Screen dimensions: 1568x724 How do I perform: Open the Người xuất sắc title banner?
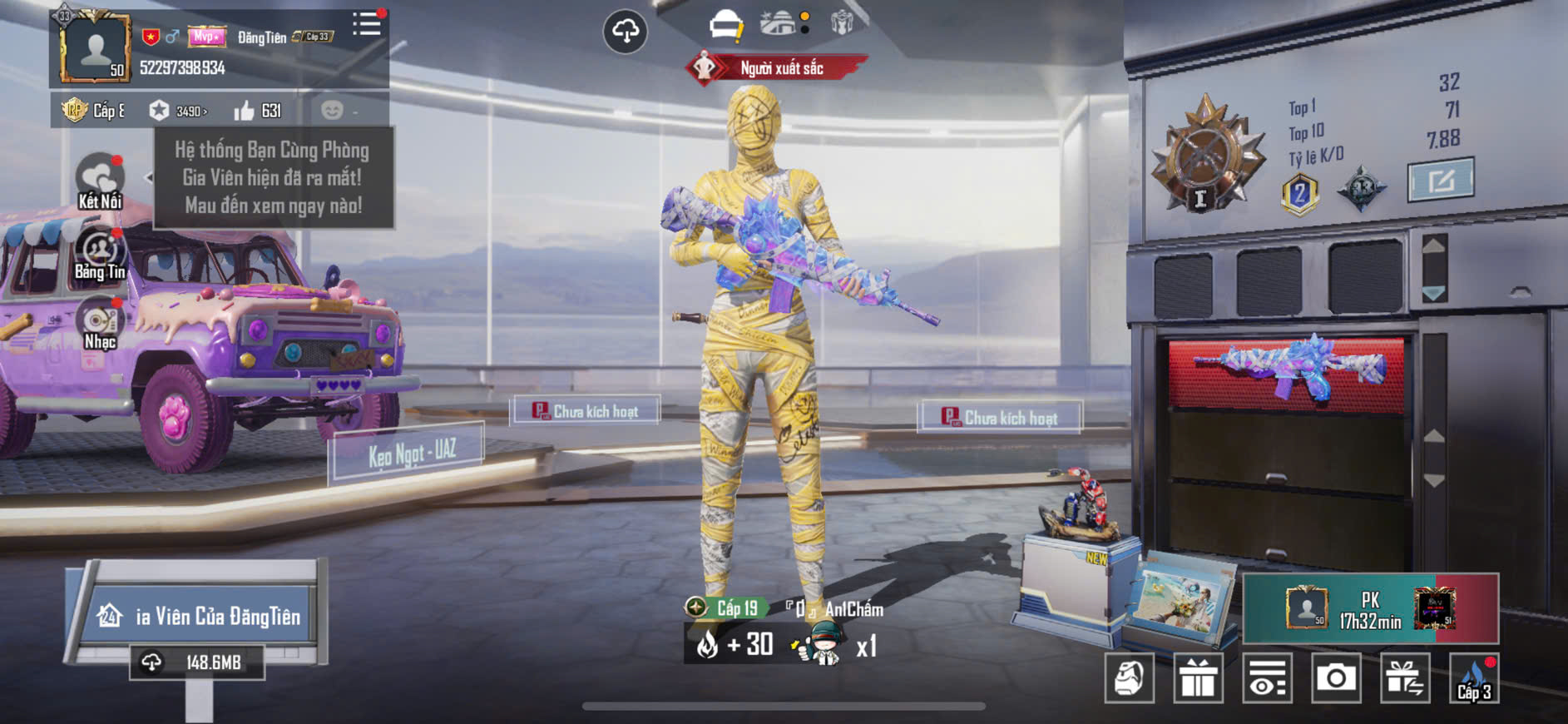tap(778, 68)
